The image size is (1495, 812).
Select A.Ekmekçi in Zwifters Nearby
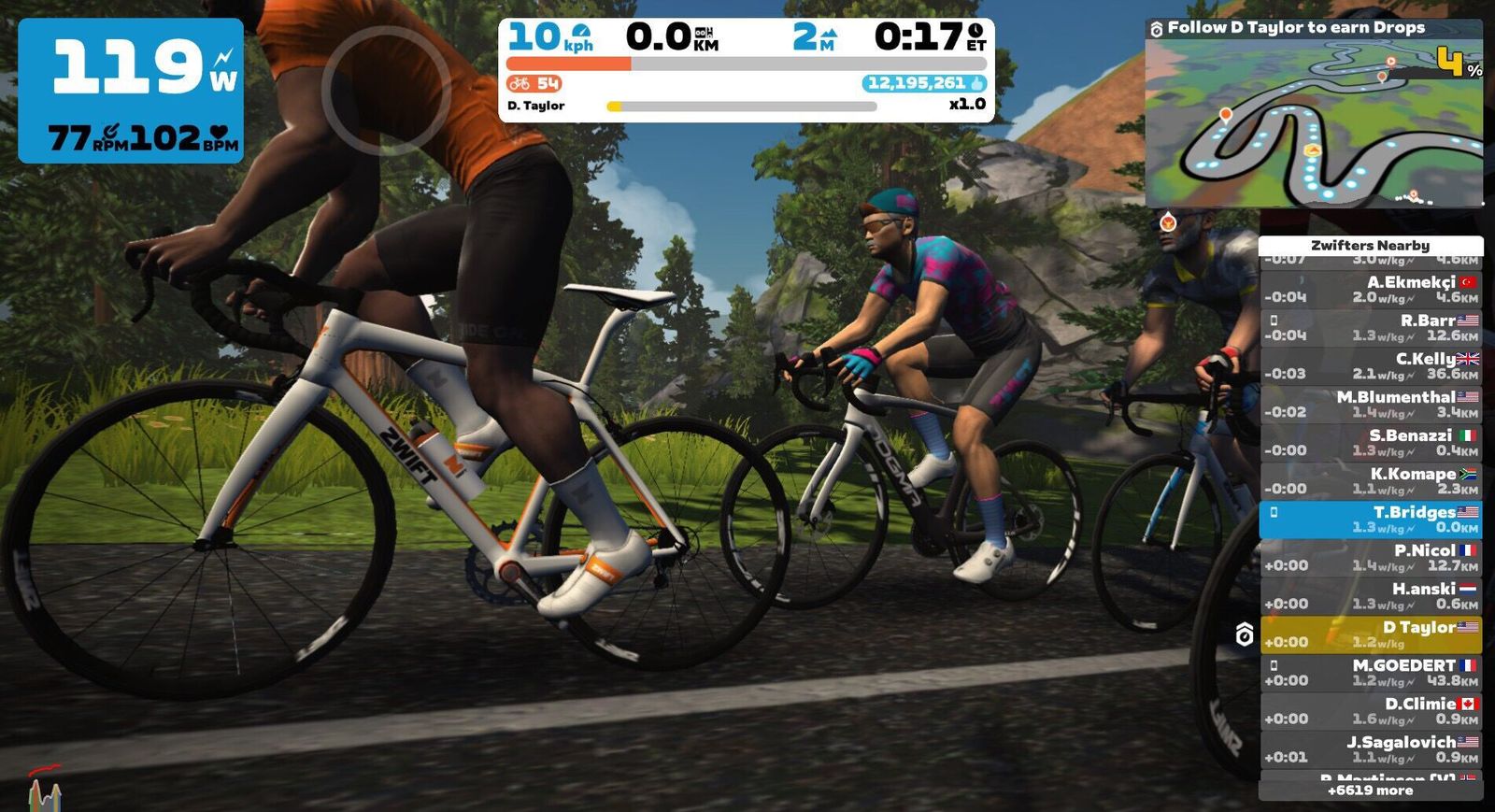[x=1370, y=290]
